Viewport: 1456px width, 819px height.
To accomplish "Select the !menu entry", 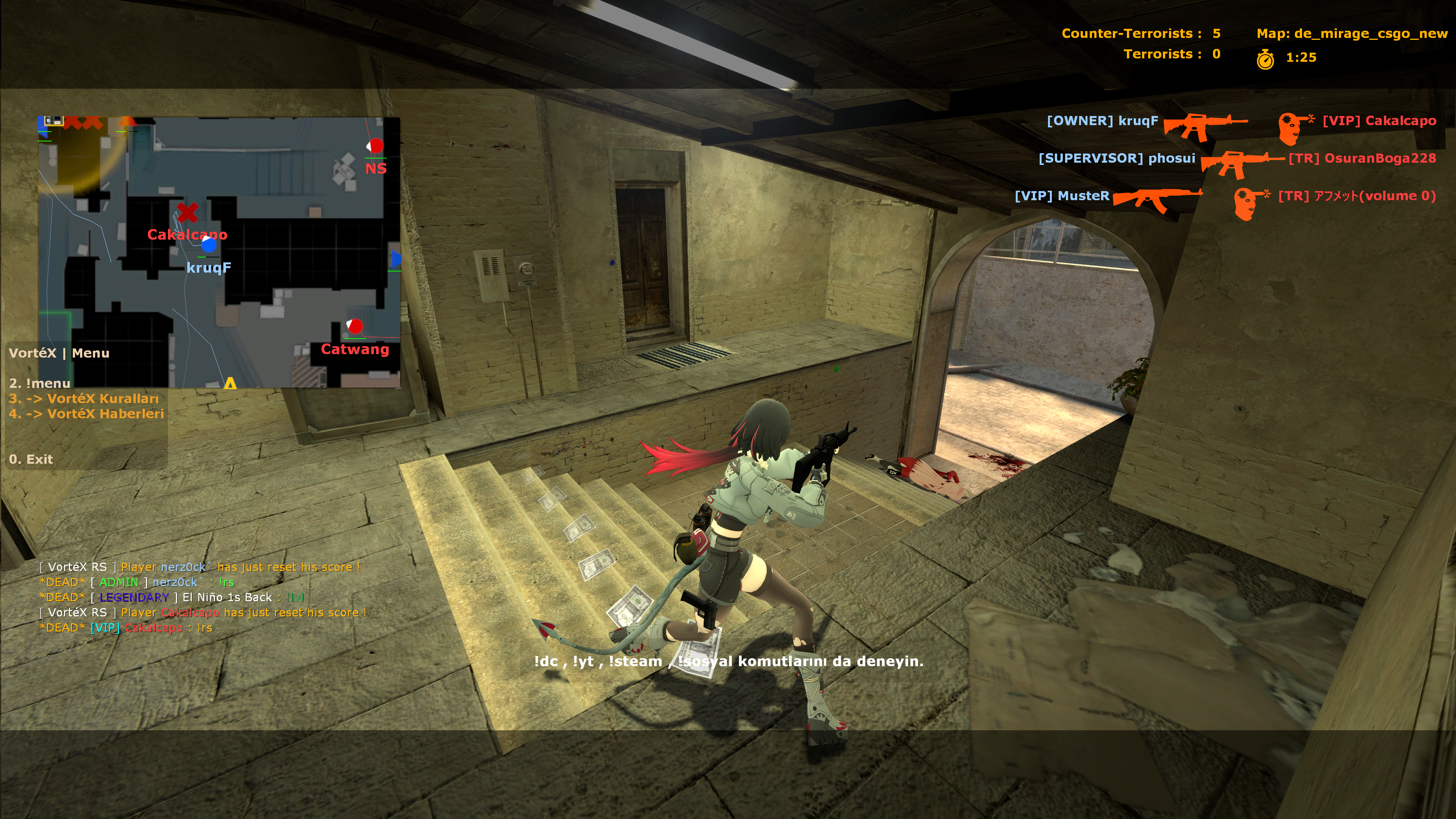I will (39, 383).
